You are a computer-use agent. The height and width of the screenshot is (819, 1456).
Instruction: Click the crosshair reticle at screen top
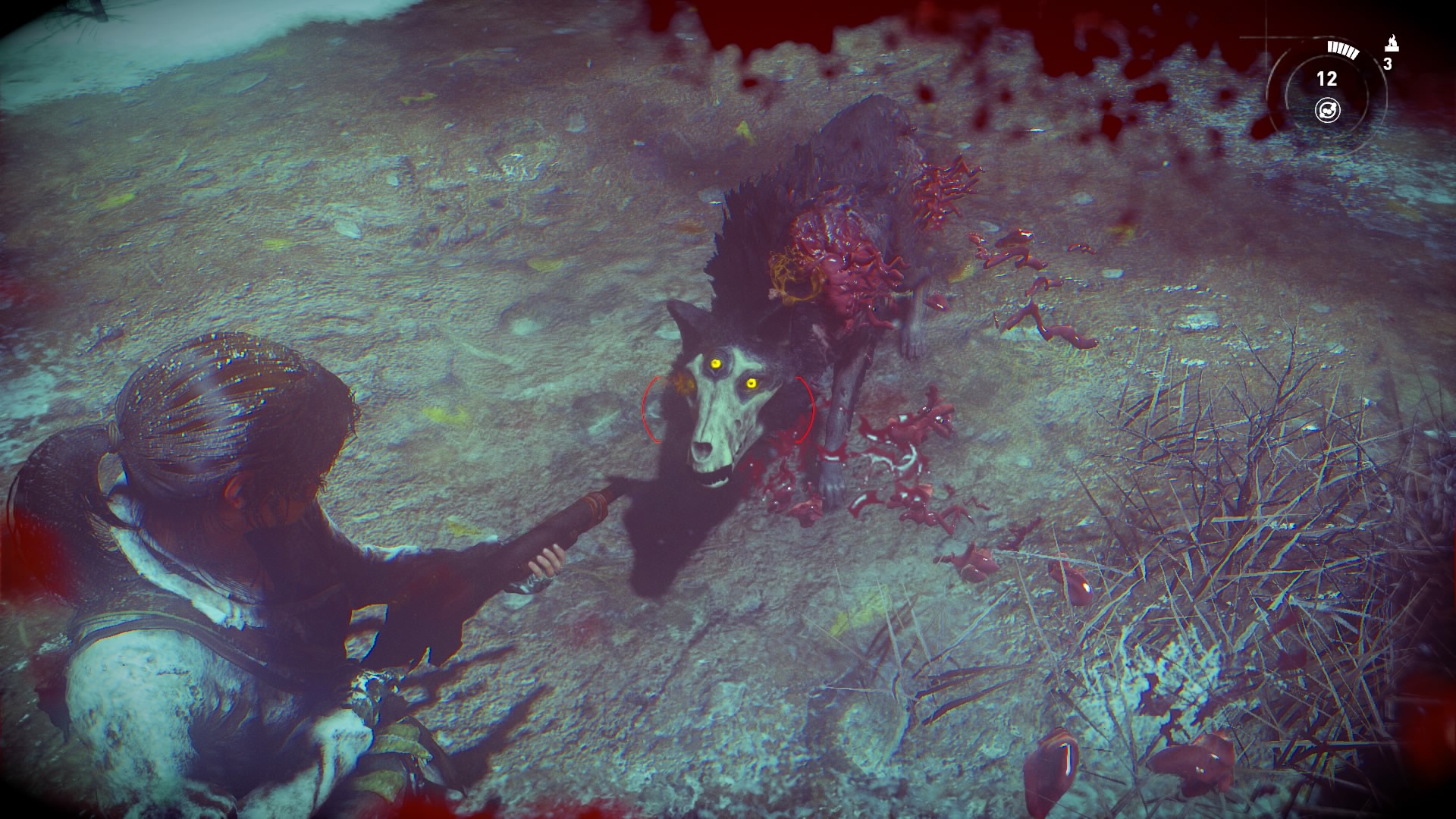tap(1266, 37)
